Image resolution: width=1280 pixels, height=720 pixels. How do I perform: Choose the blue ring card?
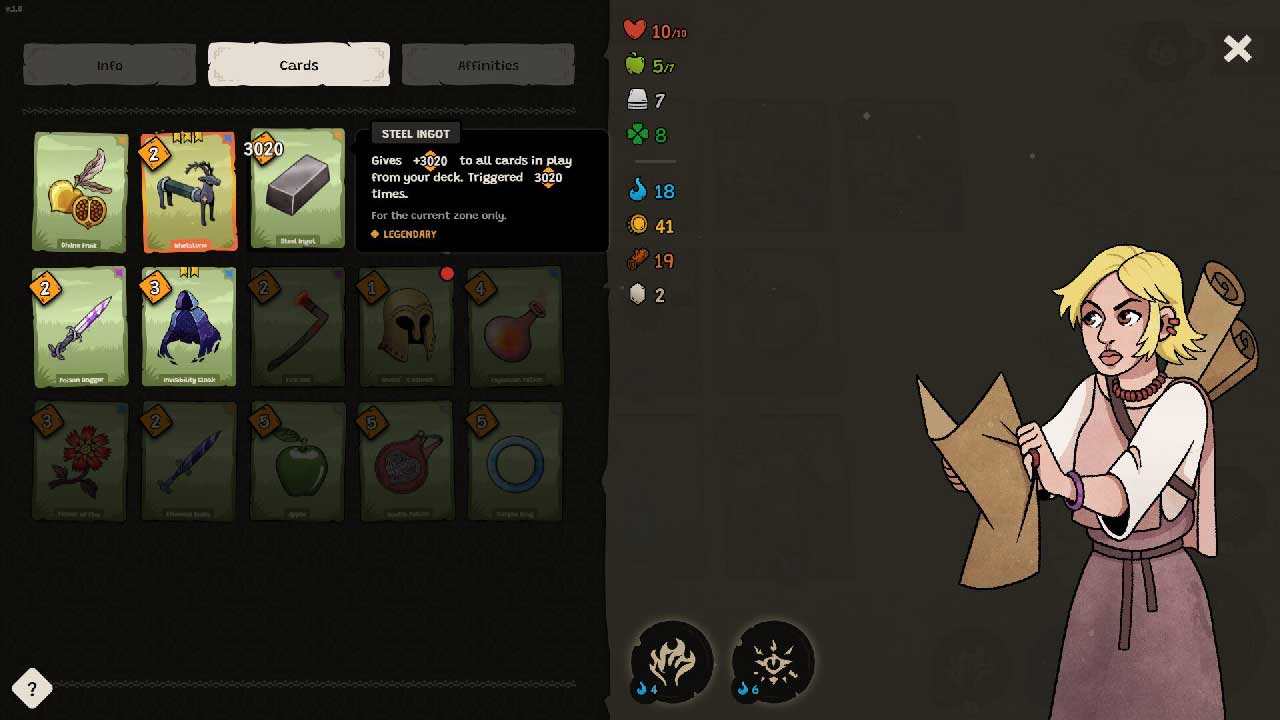point(515,462)
